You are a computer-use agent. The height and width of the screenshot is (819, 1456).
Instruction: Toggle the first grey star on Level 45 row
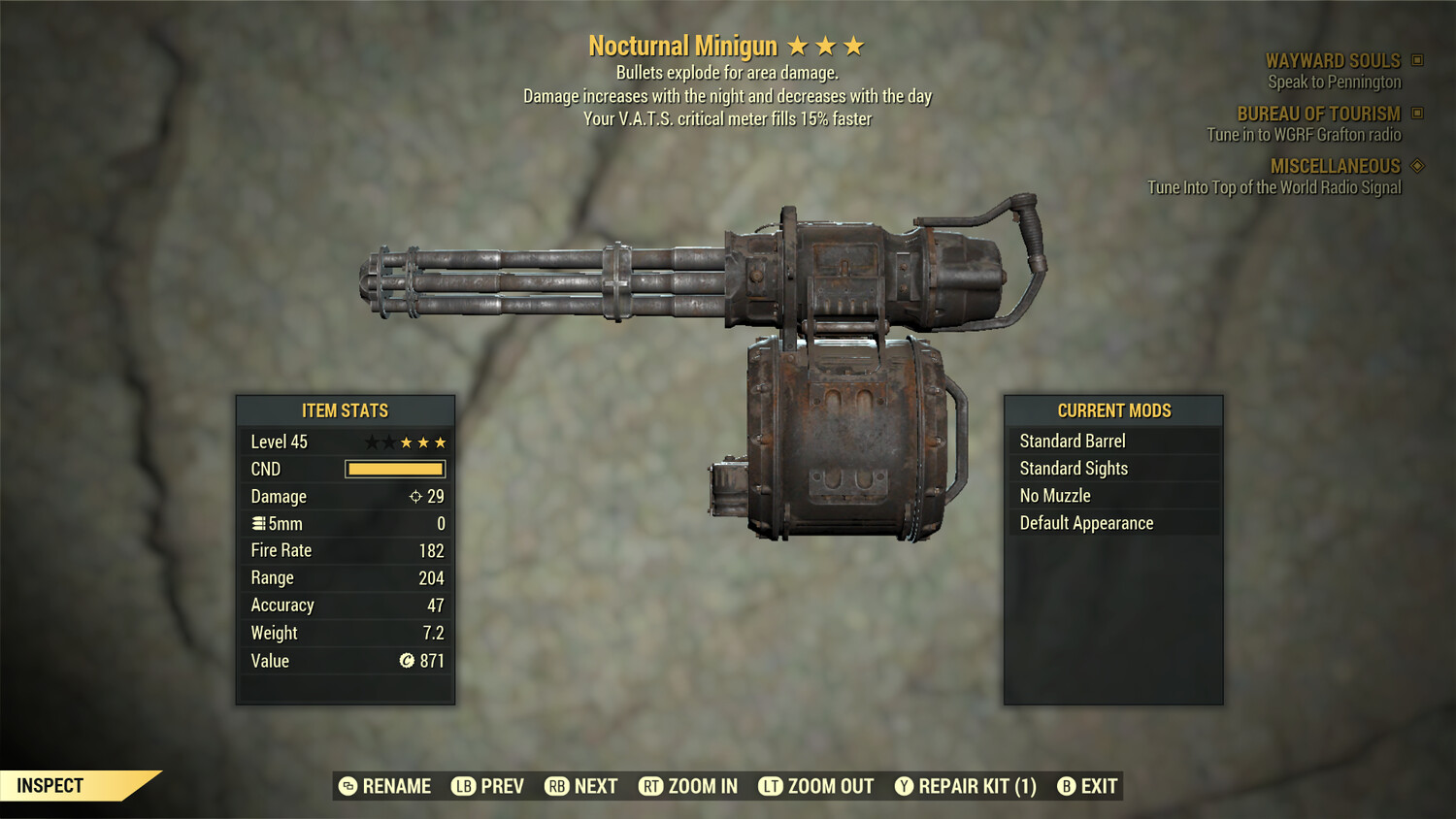tap(370, 442)
